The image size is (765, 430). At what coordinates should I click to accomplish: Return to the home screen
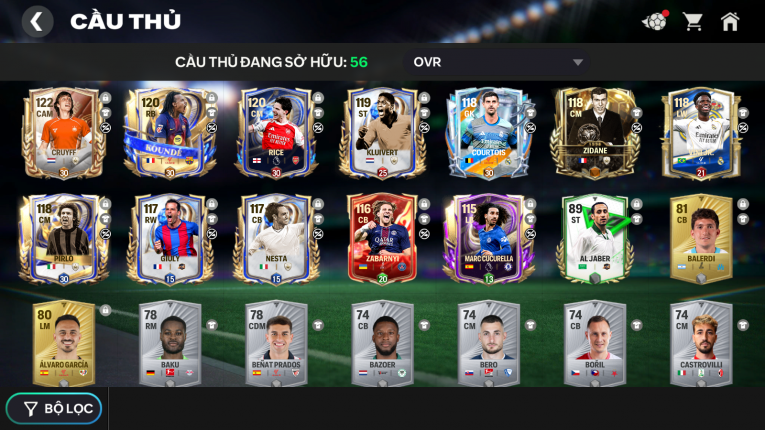tap(731, 21)
